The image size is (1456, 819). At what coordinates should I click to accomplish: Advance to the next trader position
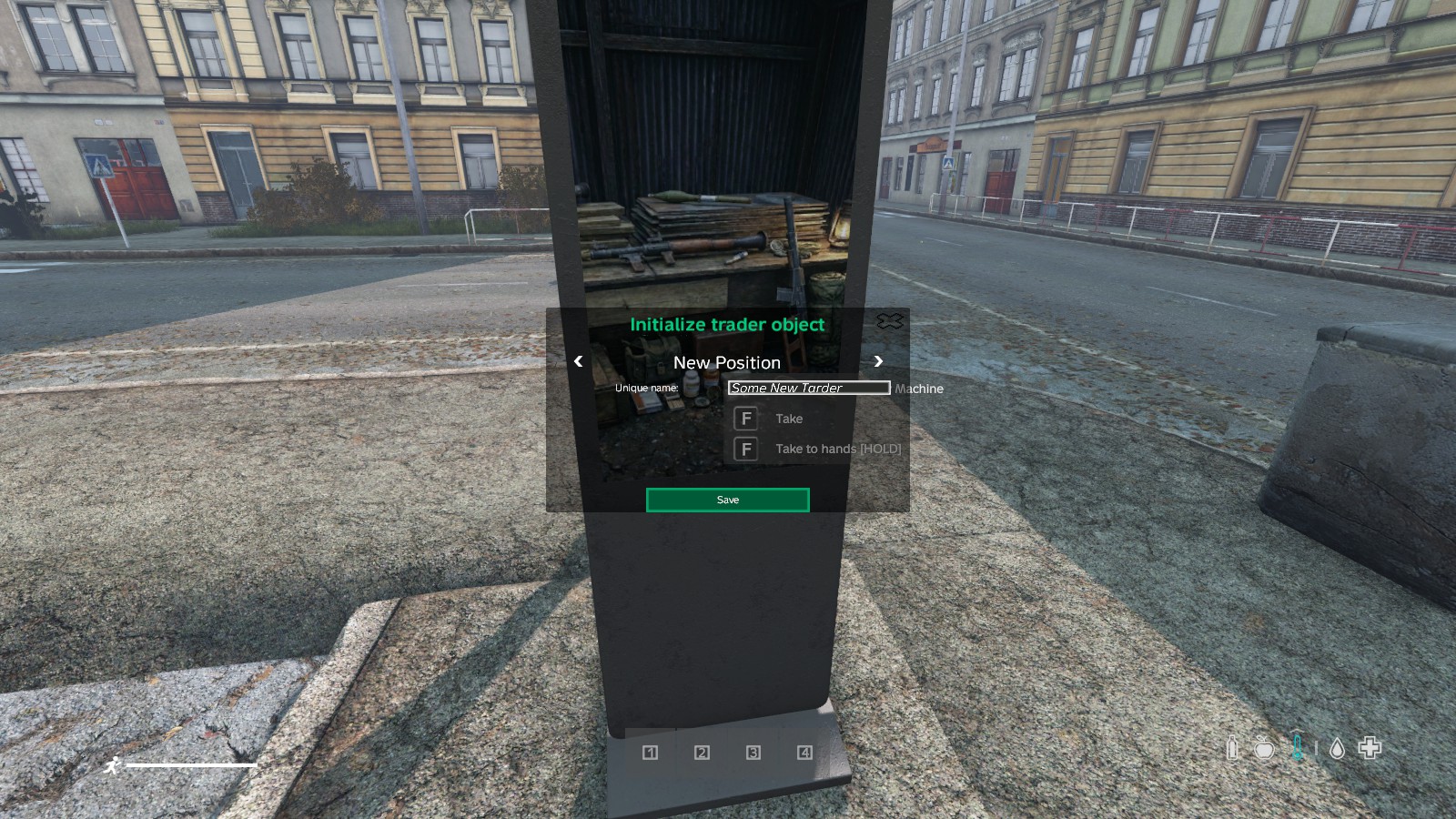click(878, 361)
